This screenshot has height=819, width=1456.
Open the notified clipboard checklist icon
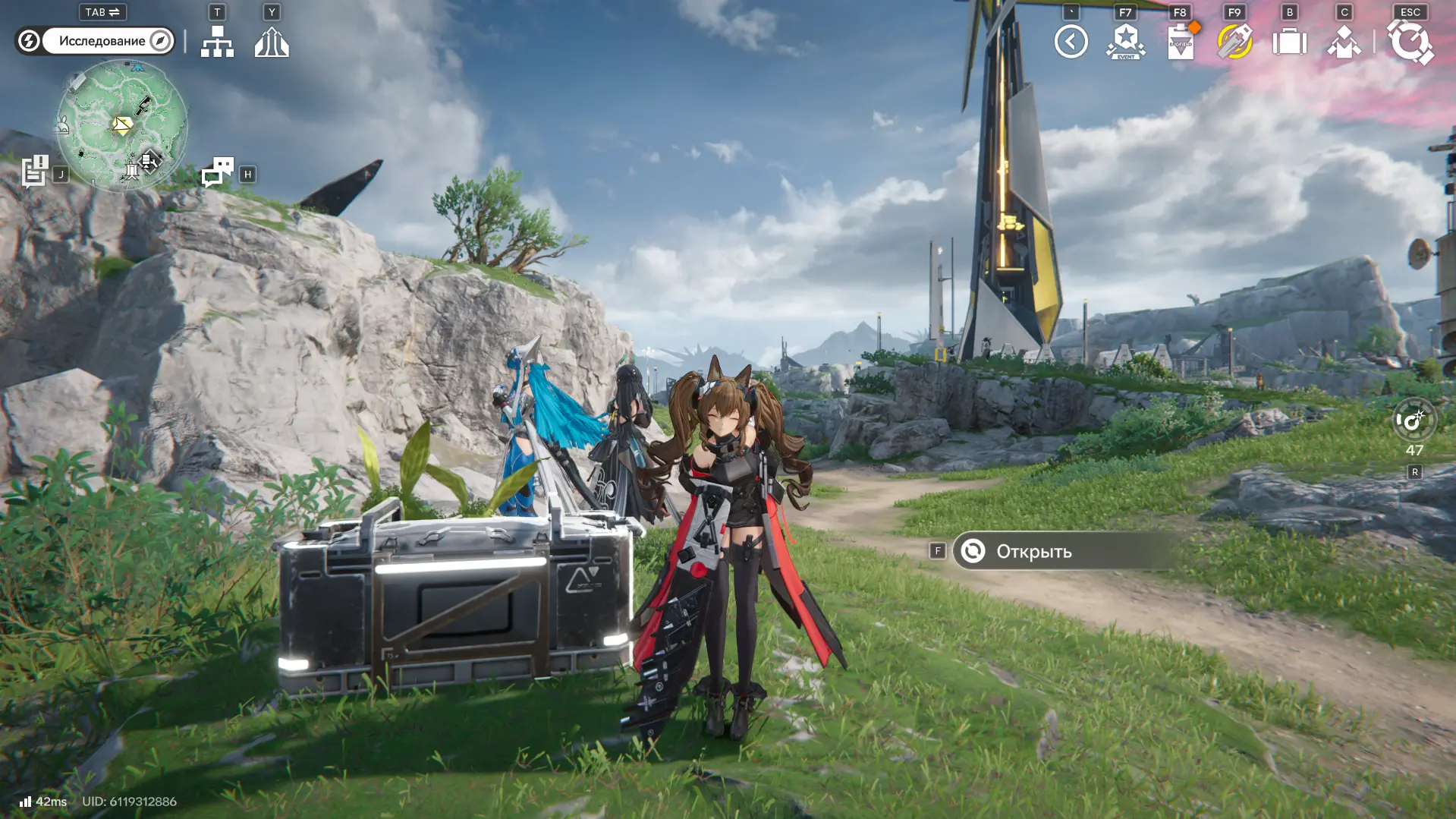[1181, 42]
